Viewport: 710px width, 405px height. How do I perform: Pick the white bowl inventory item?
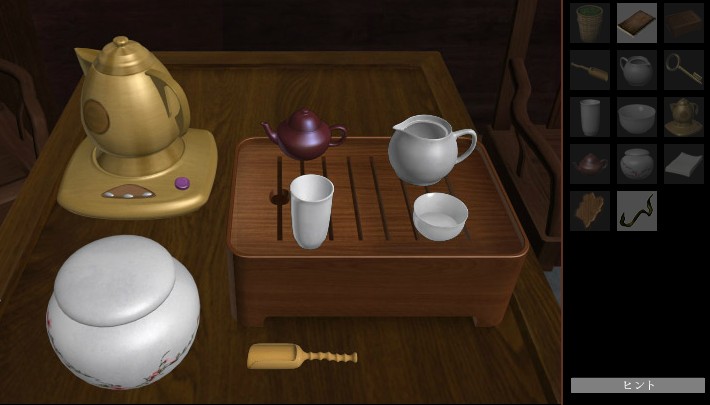coord(637,117)
